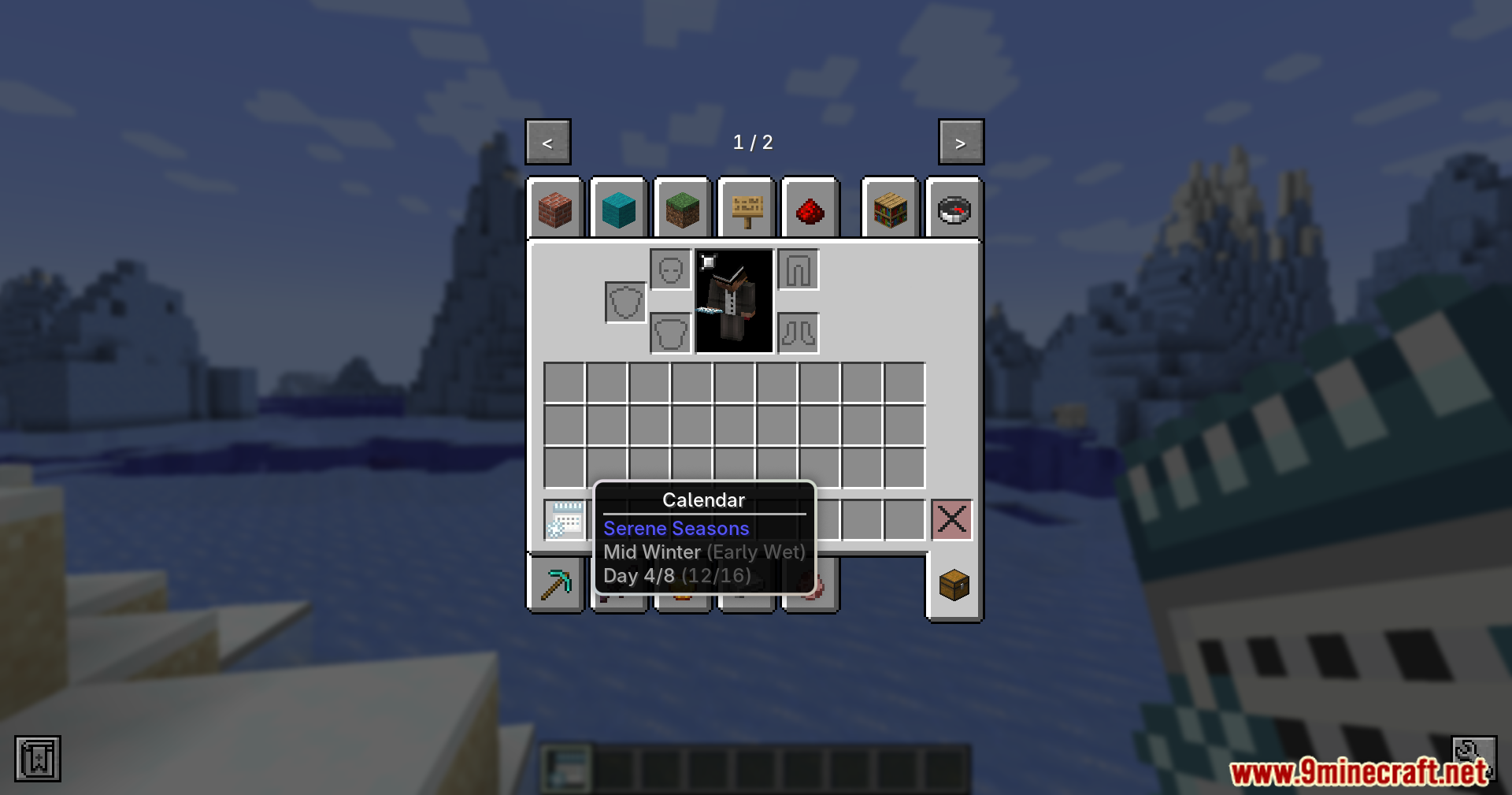1512x795 pixels.
Task: Open the compass search tab
Action: [953, 209]
